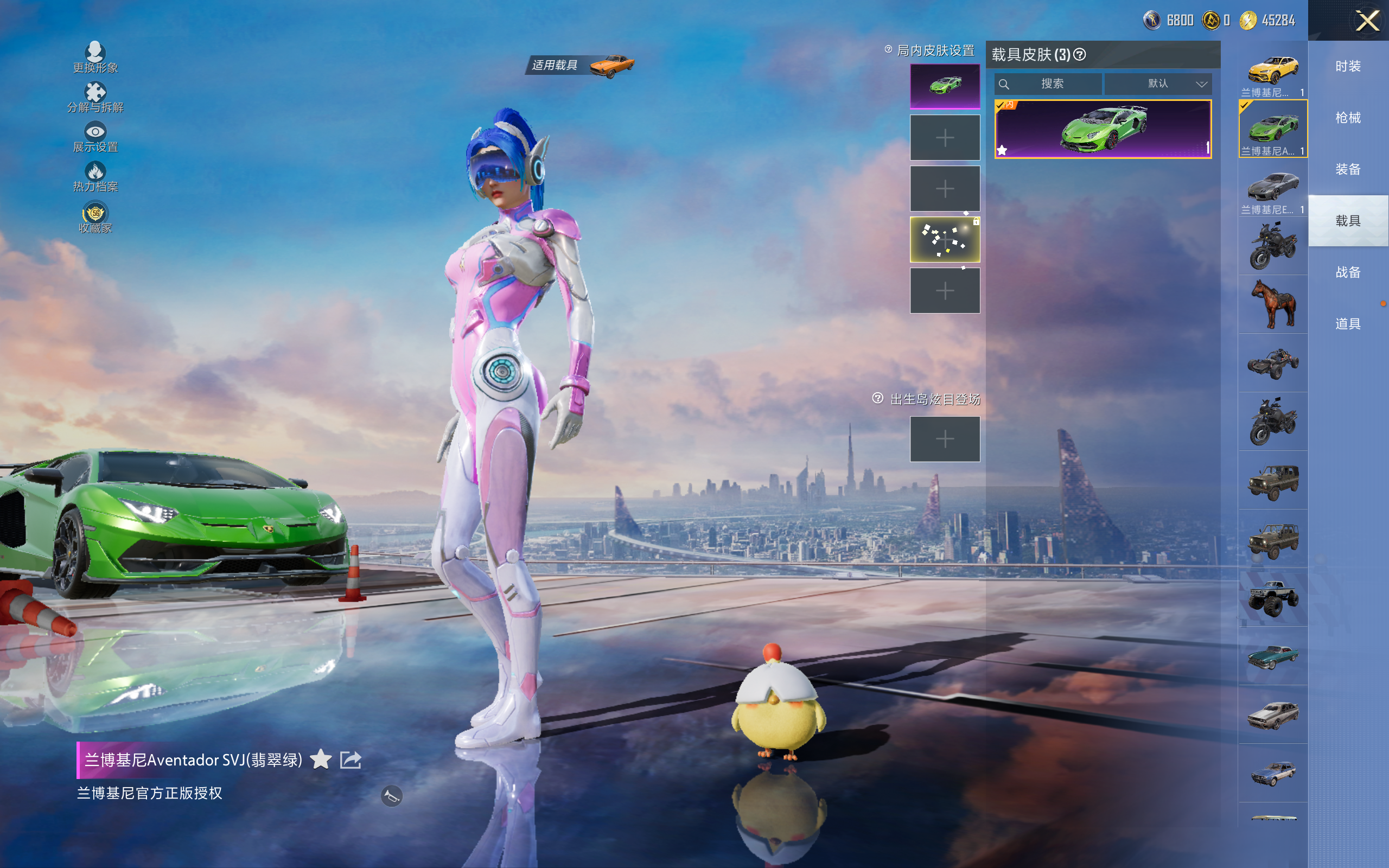Select the 装备 equipment tab

point(1348,169)
